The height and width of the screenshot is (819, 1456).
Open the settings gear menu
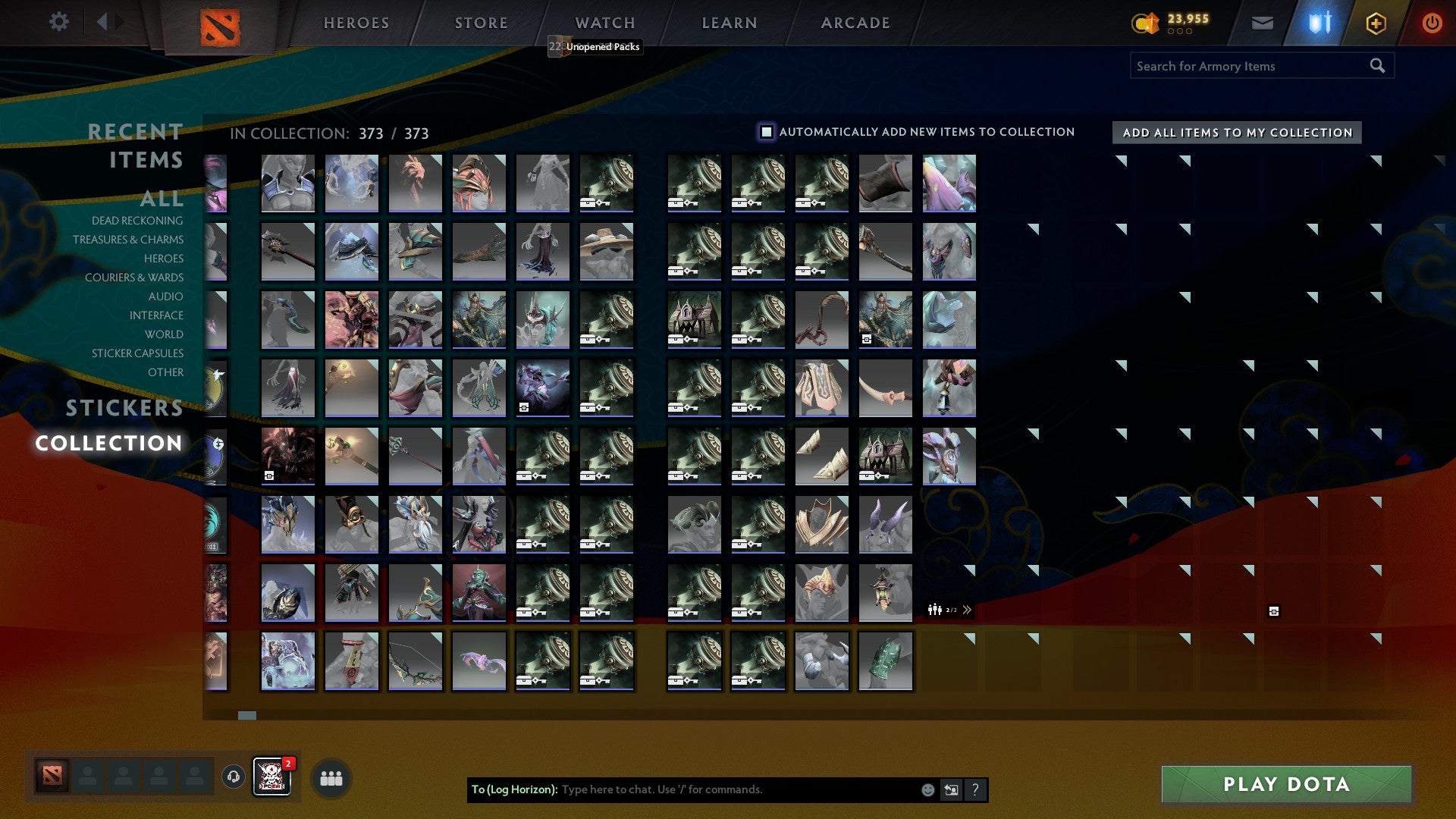click(x=58, y=22)
